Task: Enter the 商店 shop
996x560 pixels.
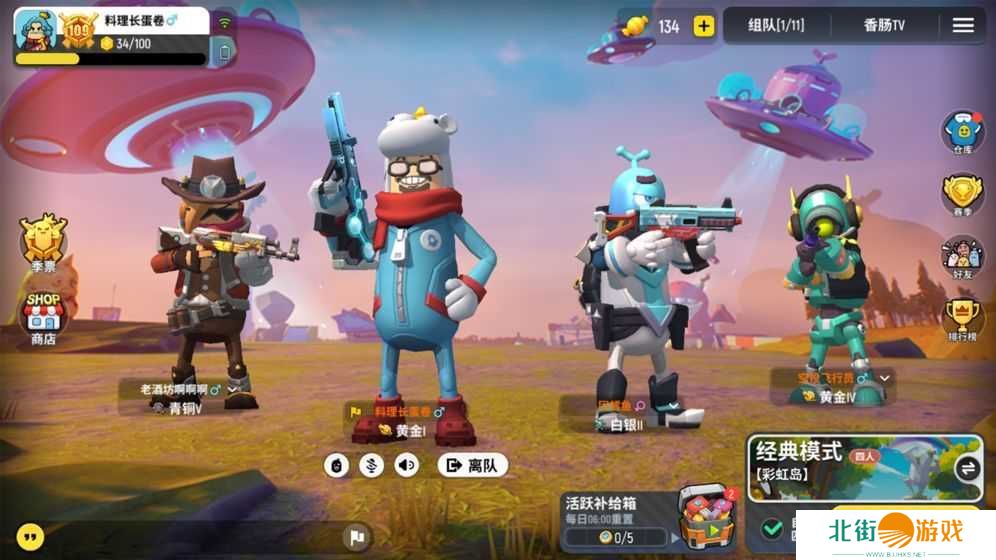Action: (44, 315)
